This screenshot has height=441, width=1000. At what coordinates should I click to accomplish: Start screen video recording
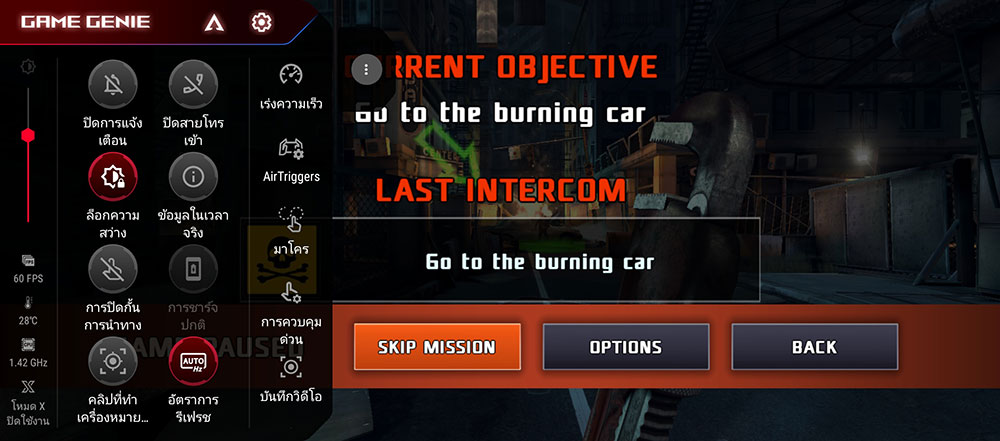tap(291, 368)
